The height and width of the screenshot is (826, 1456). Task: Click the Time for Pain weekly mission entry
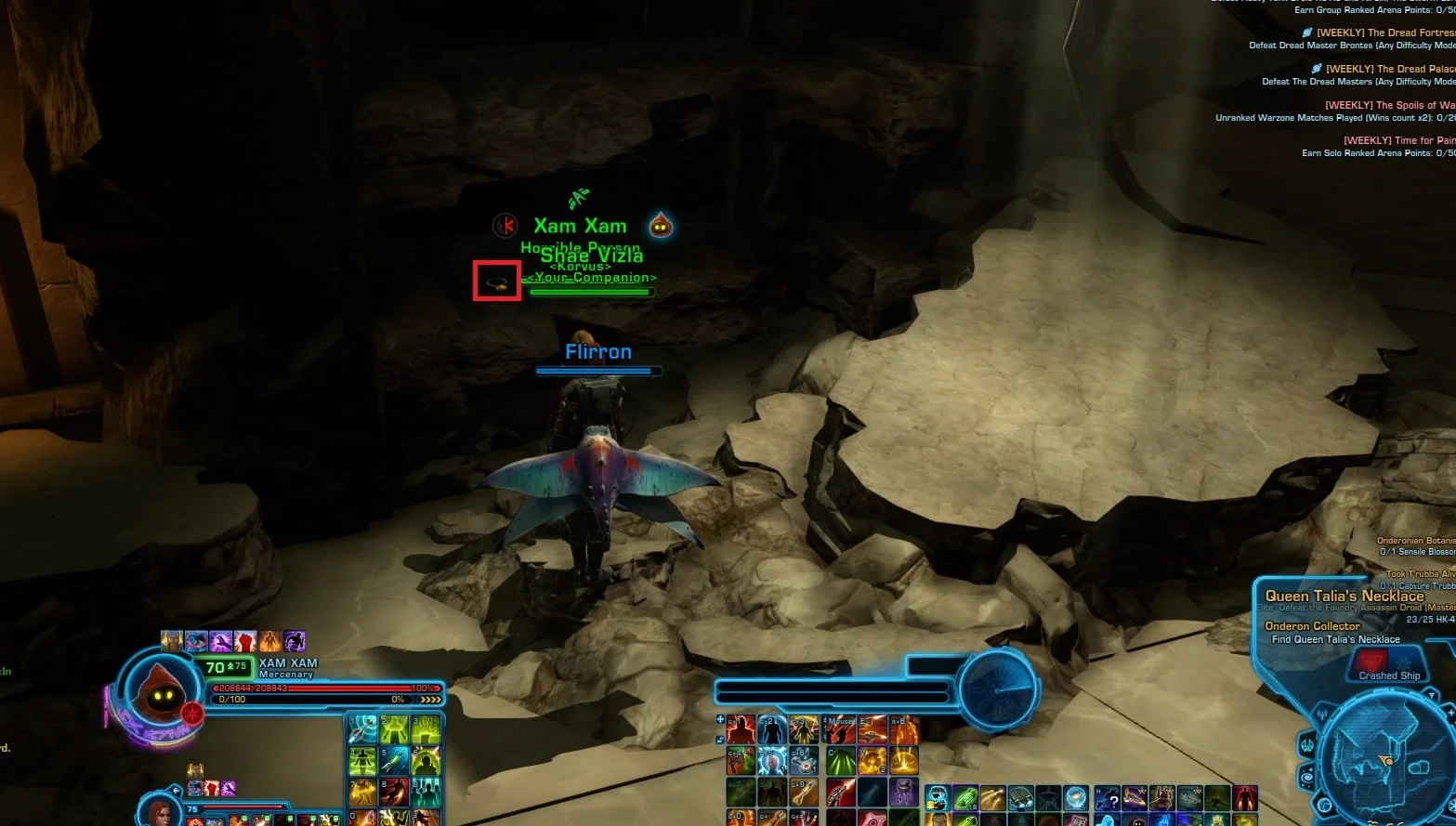[1398, 140]
